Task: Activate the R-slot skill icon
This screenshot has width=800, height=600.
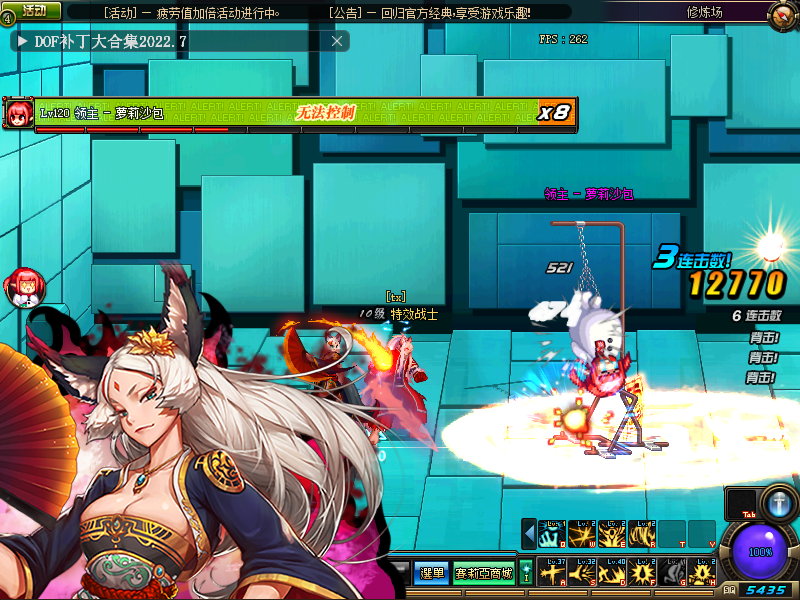Action: pyautogui.click(x=641, y=534)
